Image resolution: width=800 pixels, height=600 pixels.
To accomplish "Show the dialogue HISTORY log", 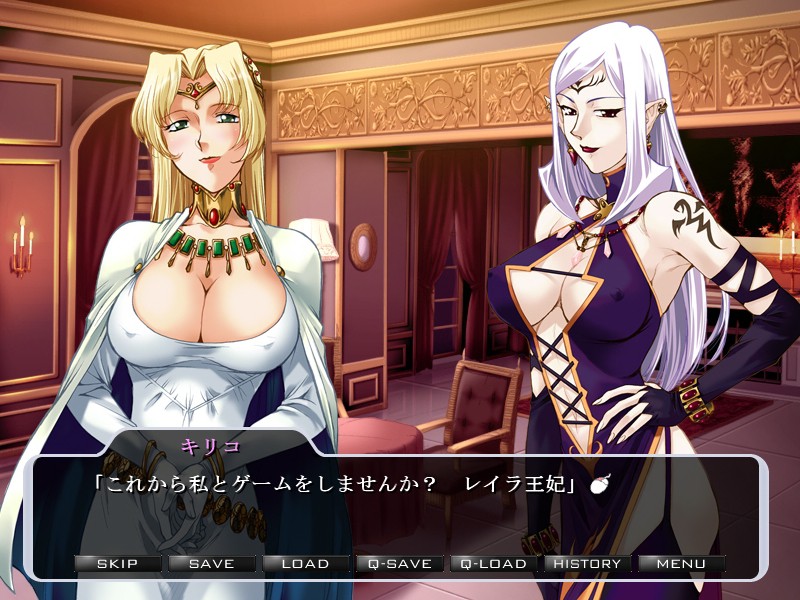I will (587, 564).
